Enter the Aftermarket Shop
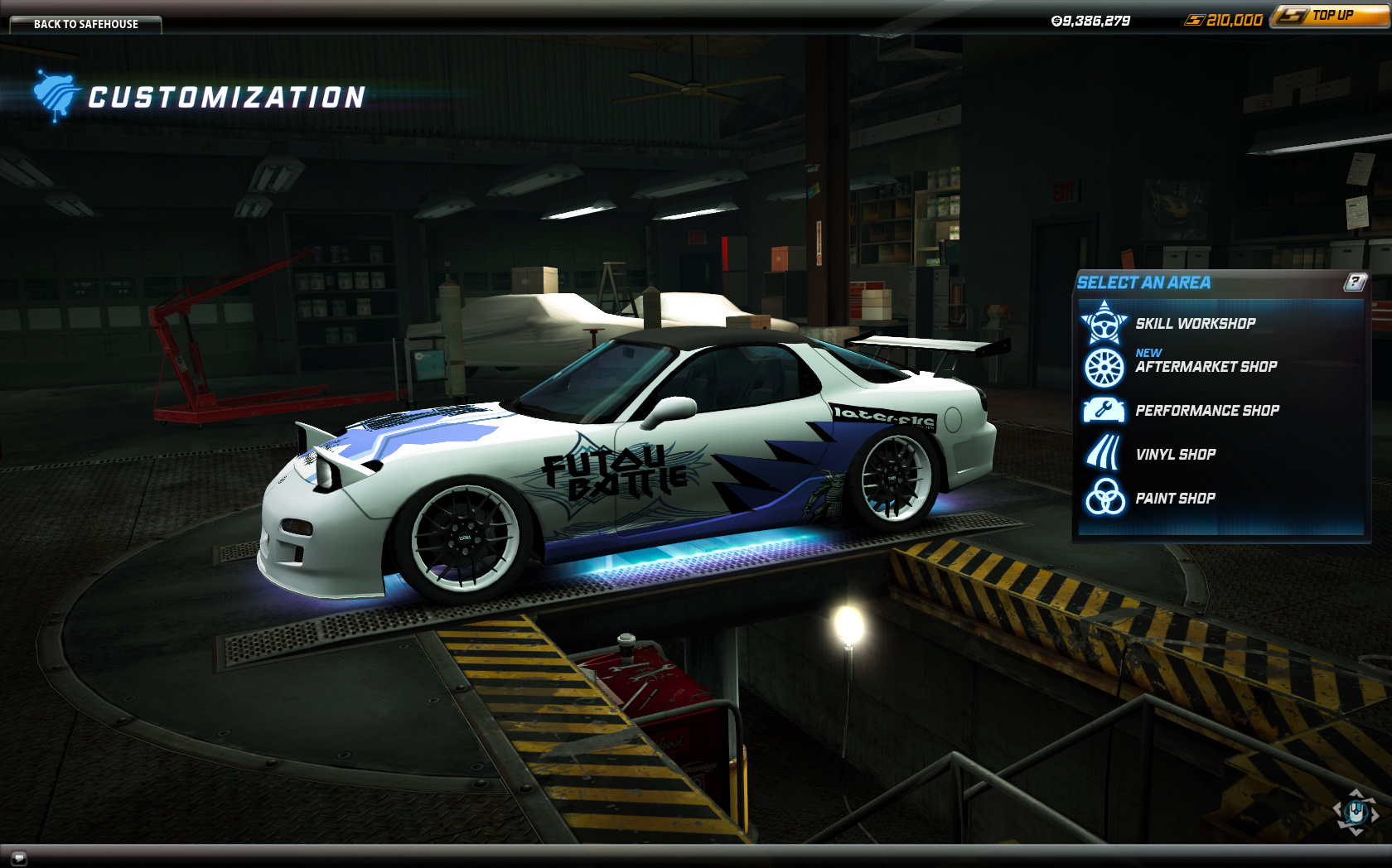Image resolution: width=1392 pixels, height=868 pixels. (x=1205, y=367)
